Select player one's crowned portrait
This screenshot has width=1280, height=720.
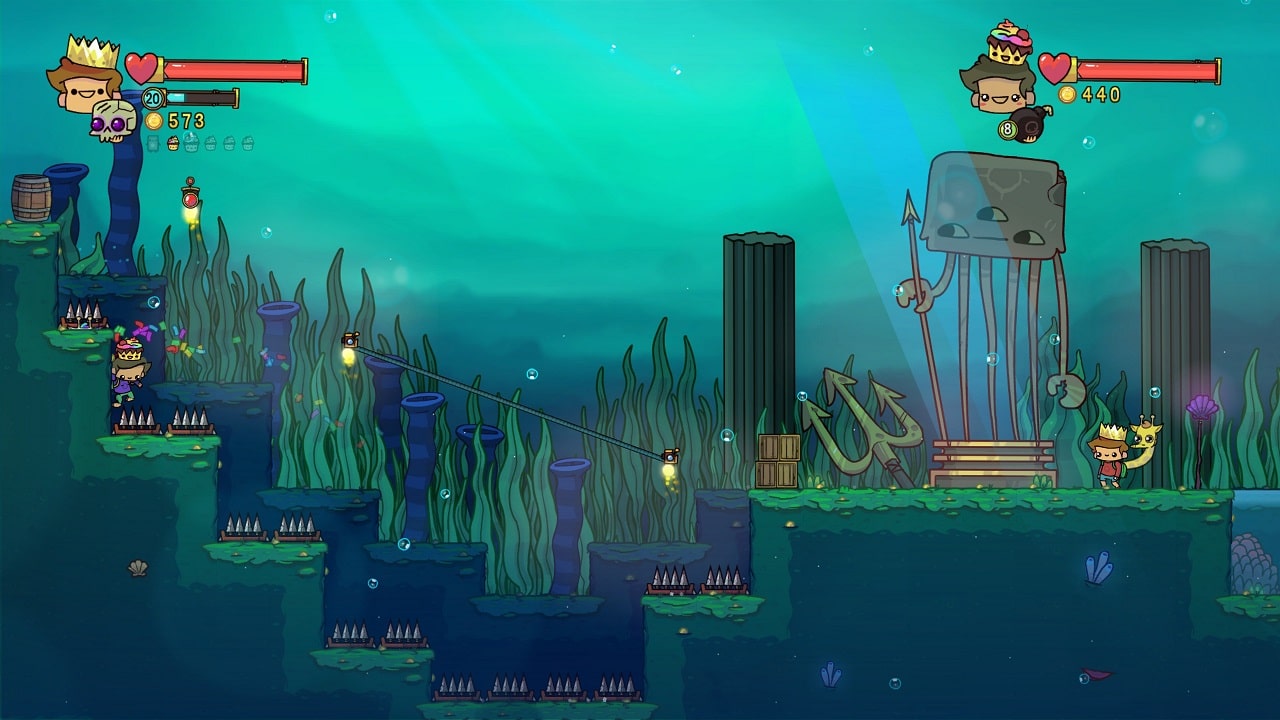pyautogui.click(x=83, y=75)
